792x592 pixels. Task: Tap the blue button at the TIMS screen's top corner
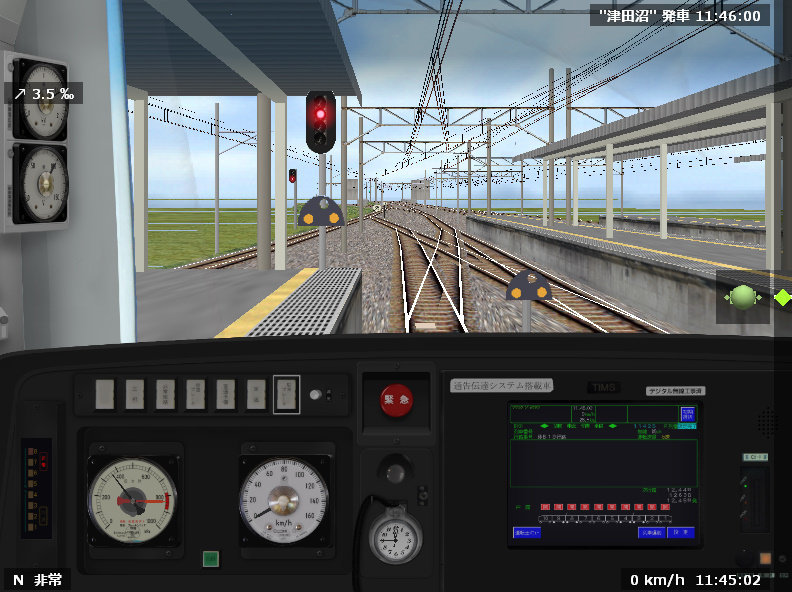[687, 414]
